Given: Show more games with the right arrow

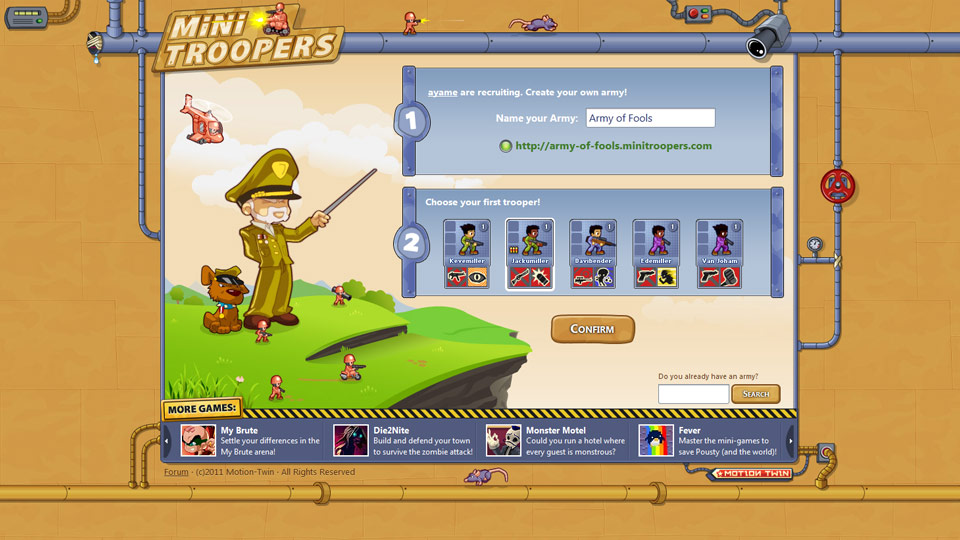Looking at the screenshot, I should pos(790,440).
